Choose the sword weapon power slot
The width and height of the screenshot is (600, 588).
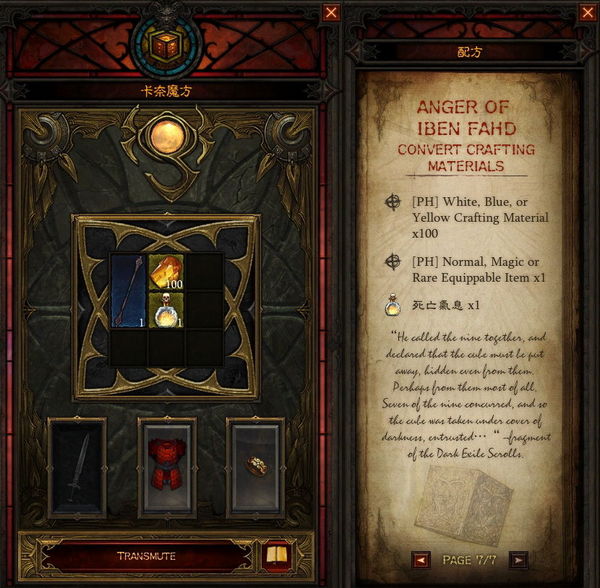(77, 467)
